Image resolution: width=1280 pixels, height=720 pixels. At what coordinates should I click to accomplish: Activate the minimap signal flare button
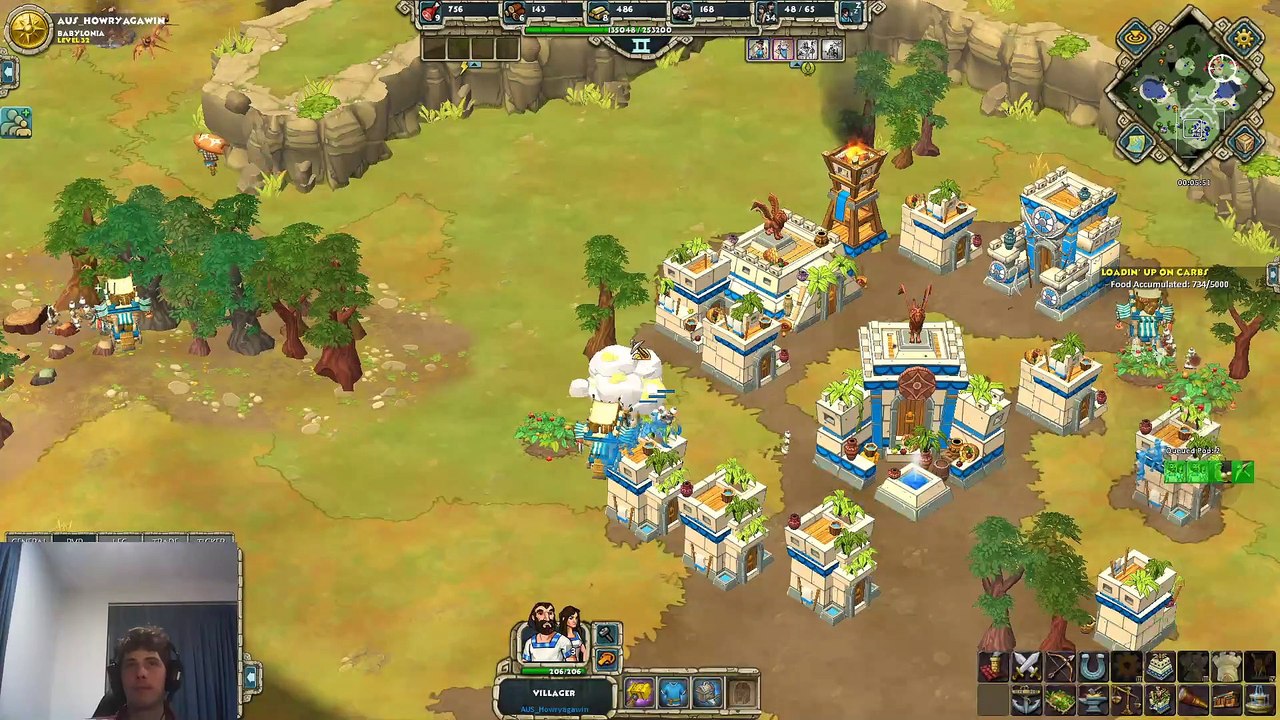[1136, 38]
